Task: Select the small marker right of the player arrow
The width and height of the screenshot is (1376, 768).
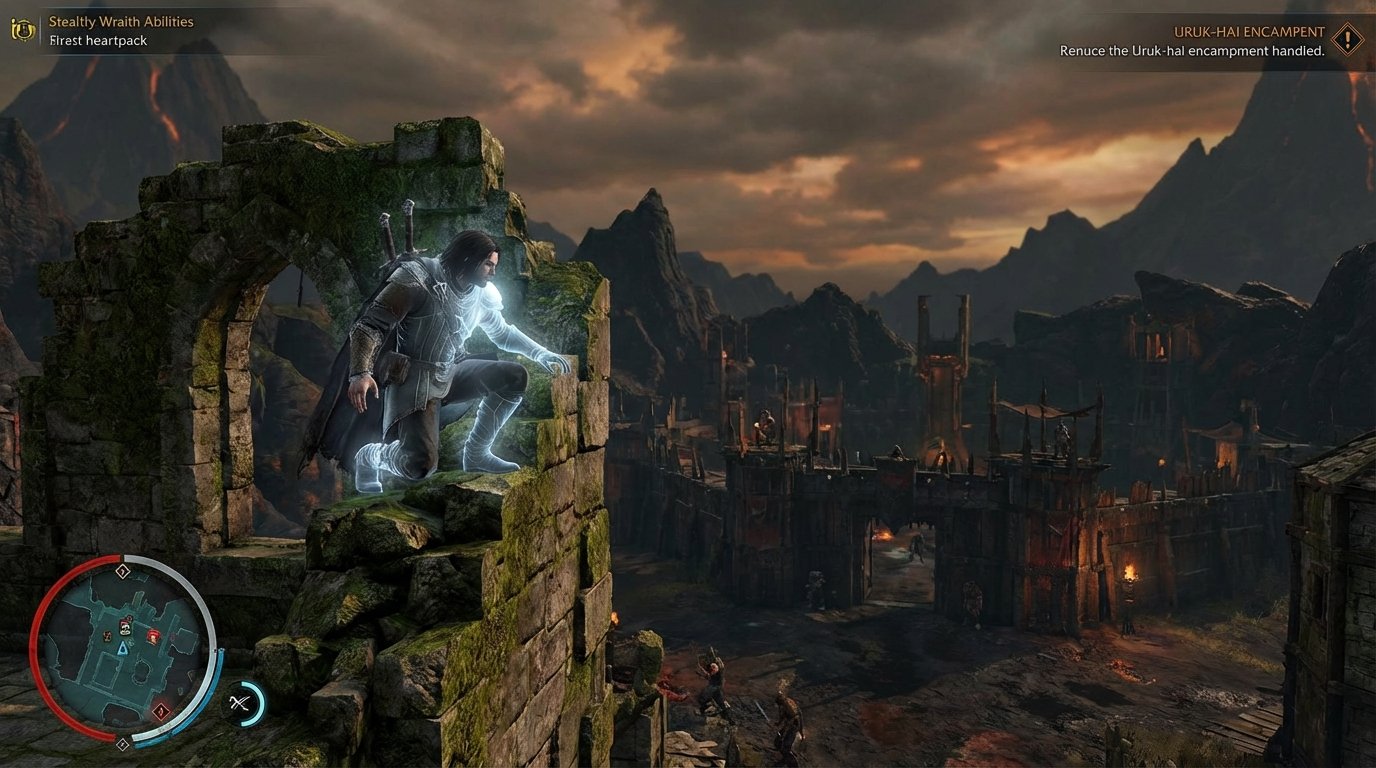Action: click(130, 644)
